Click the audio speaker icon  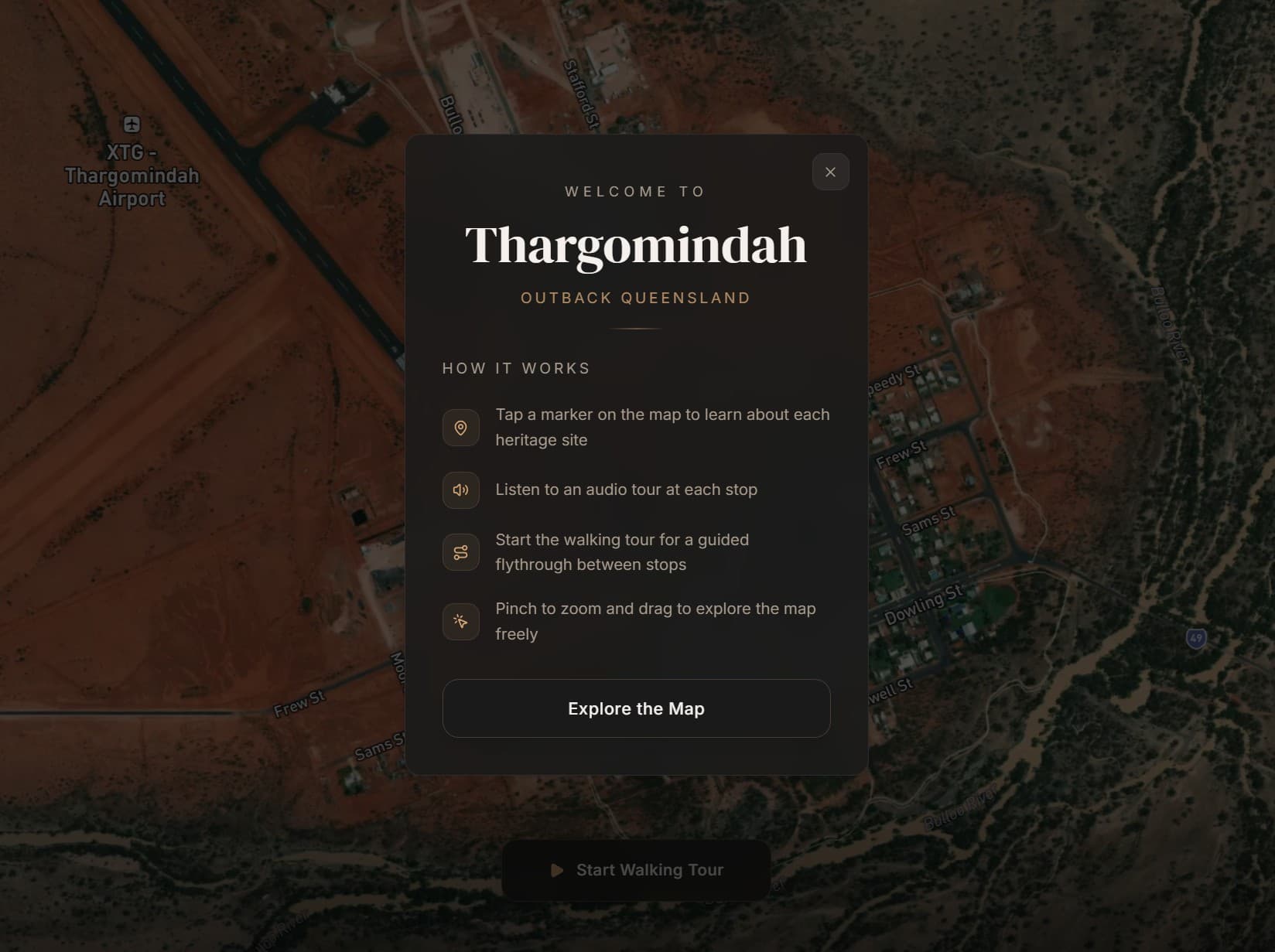(460, 490)
